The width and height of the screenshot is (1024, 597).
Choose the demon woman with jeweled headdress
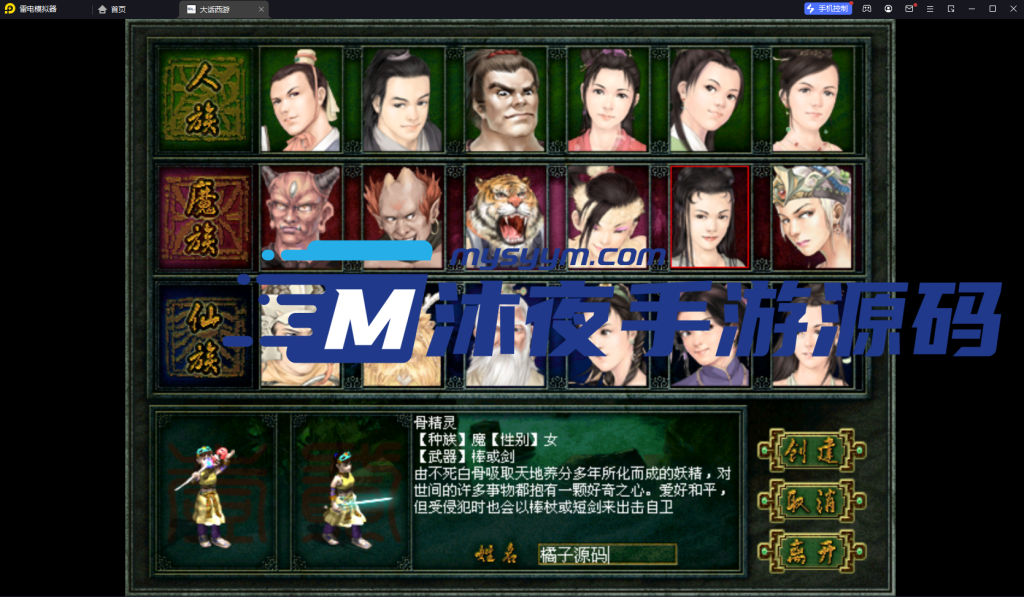pos(812,216)
